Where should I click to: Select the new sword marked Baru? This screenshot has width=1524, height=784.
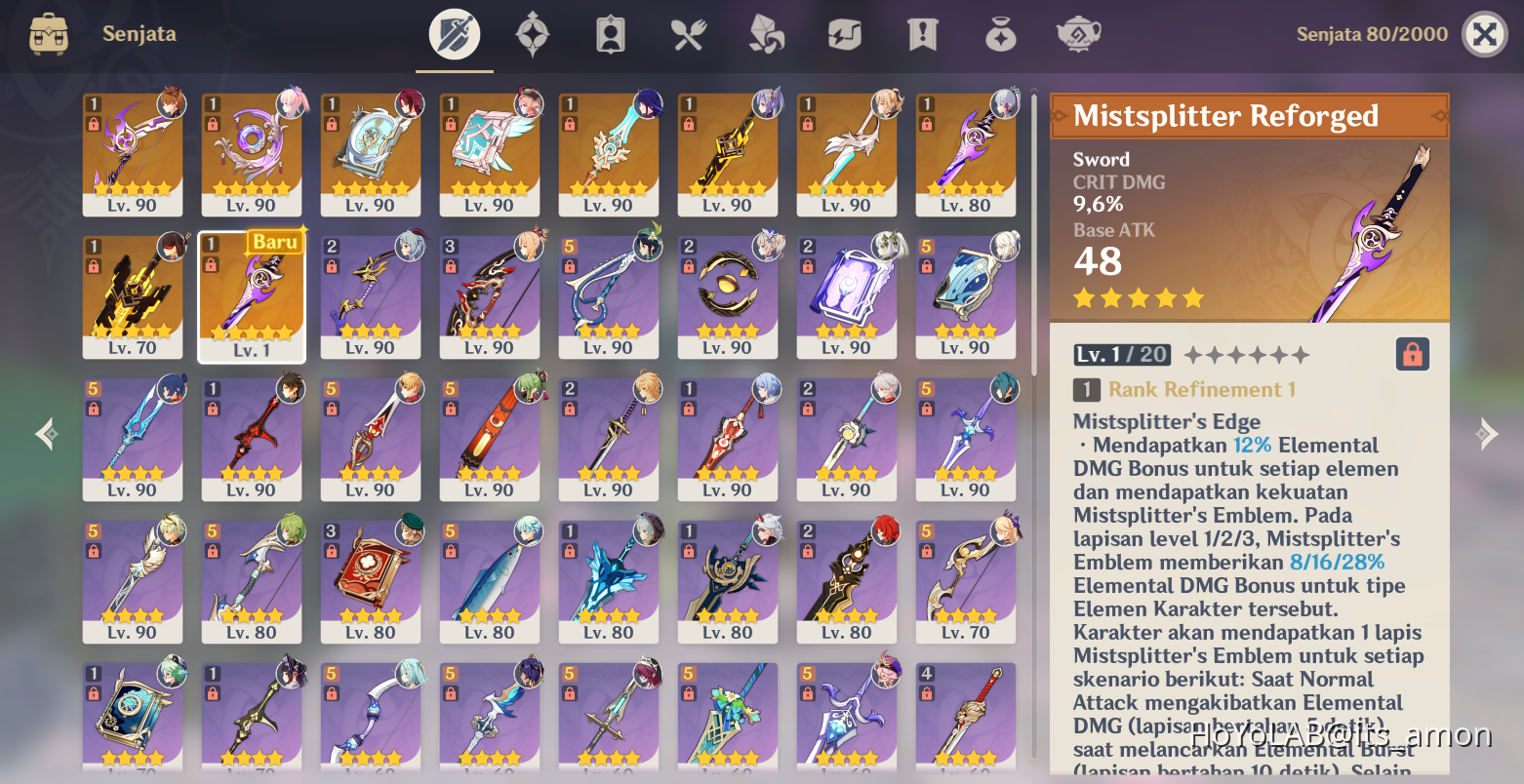[252, 297]
